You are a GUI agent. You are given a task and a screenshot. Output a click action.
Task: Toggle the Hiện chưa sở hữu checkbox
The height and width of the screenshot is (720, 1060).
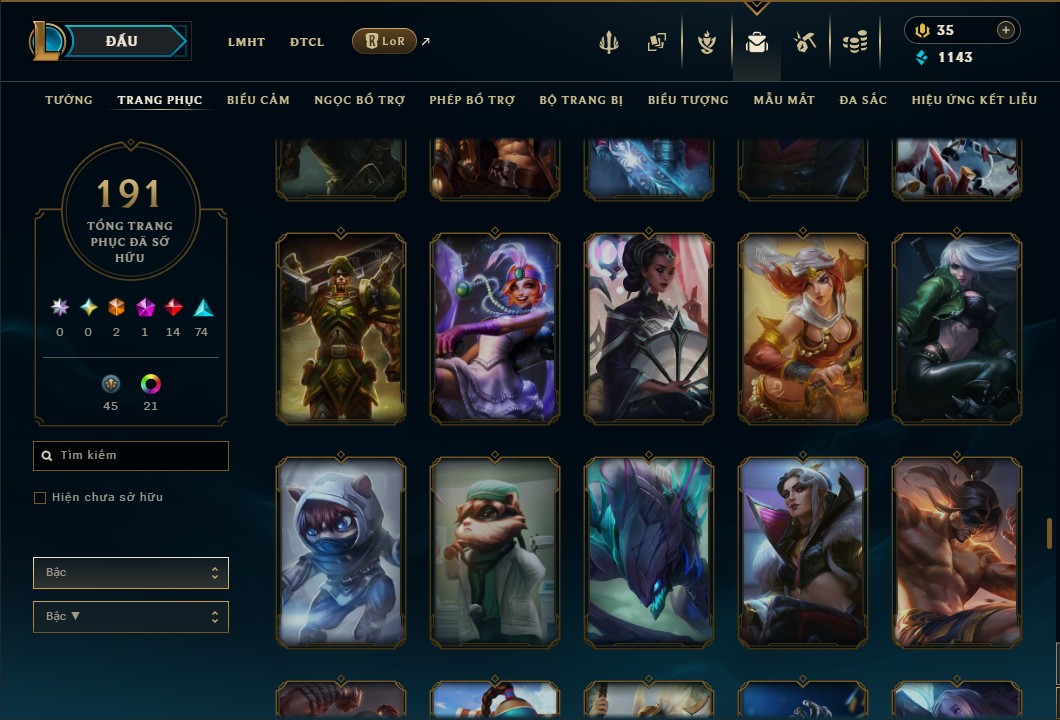click(x=40, y=498)
